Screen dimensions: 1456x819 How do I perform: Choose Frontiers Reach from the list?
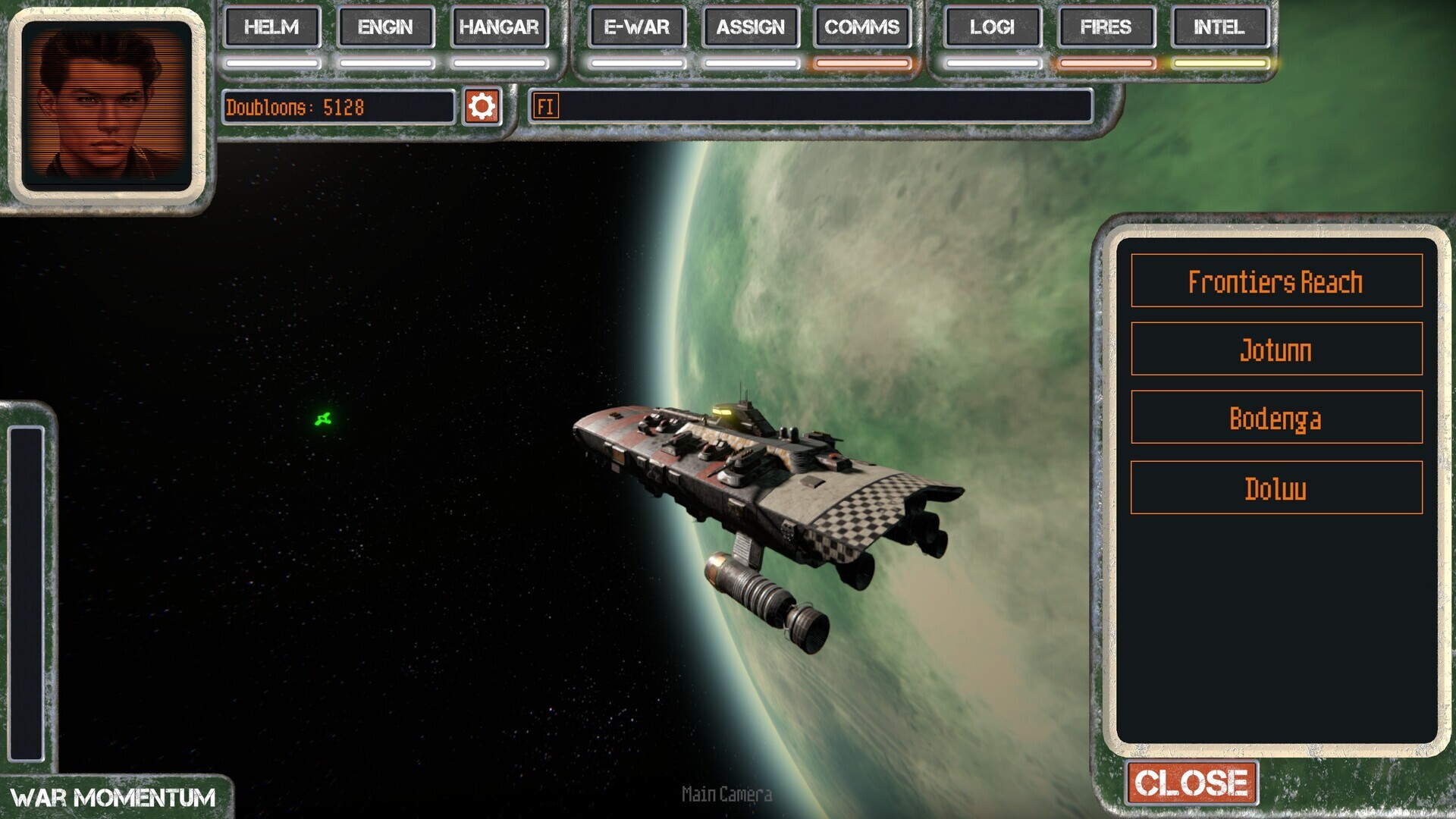[1276, 281]
